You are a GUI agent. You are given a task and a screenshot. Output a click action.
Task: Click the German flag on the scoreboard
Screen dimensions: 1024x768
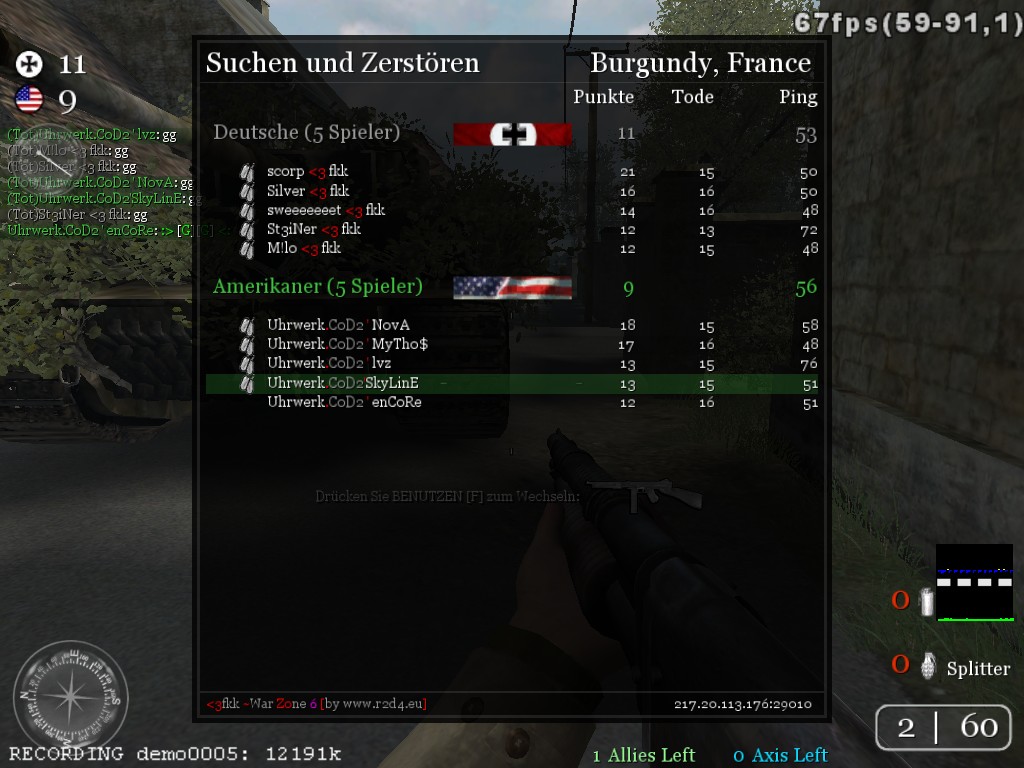pyautogui.click(x=512, y=135)
